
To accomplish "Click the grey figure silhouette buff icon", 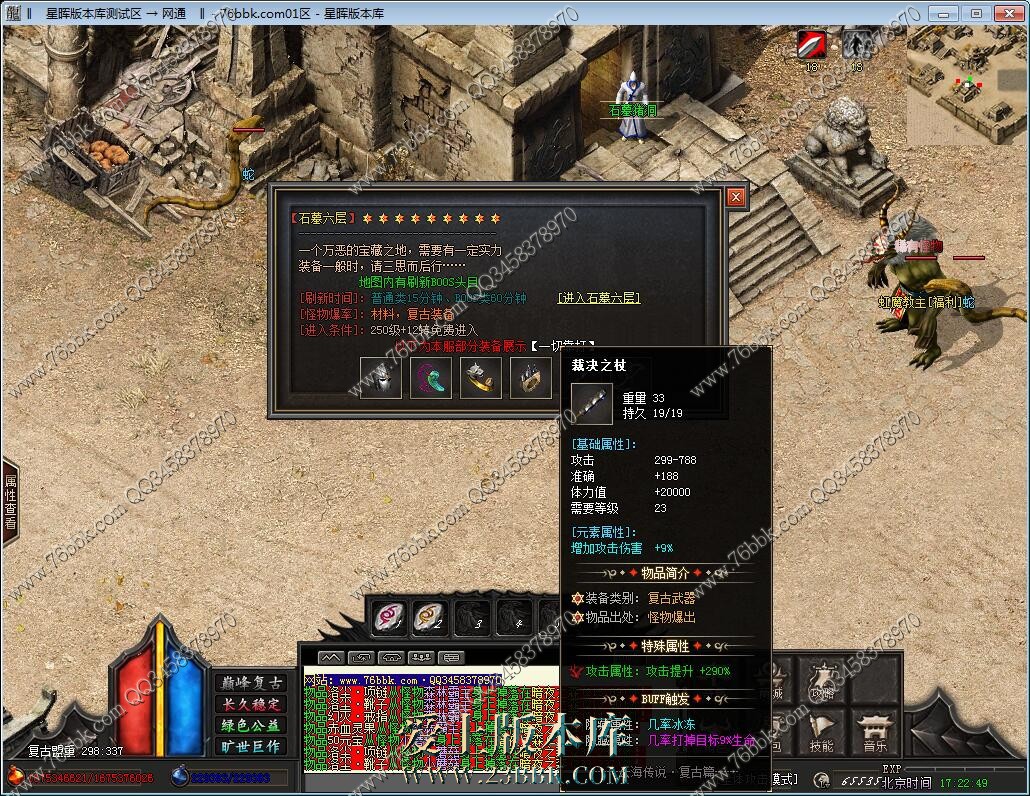I will pyautogui.click(x=855, y=45).
